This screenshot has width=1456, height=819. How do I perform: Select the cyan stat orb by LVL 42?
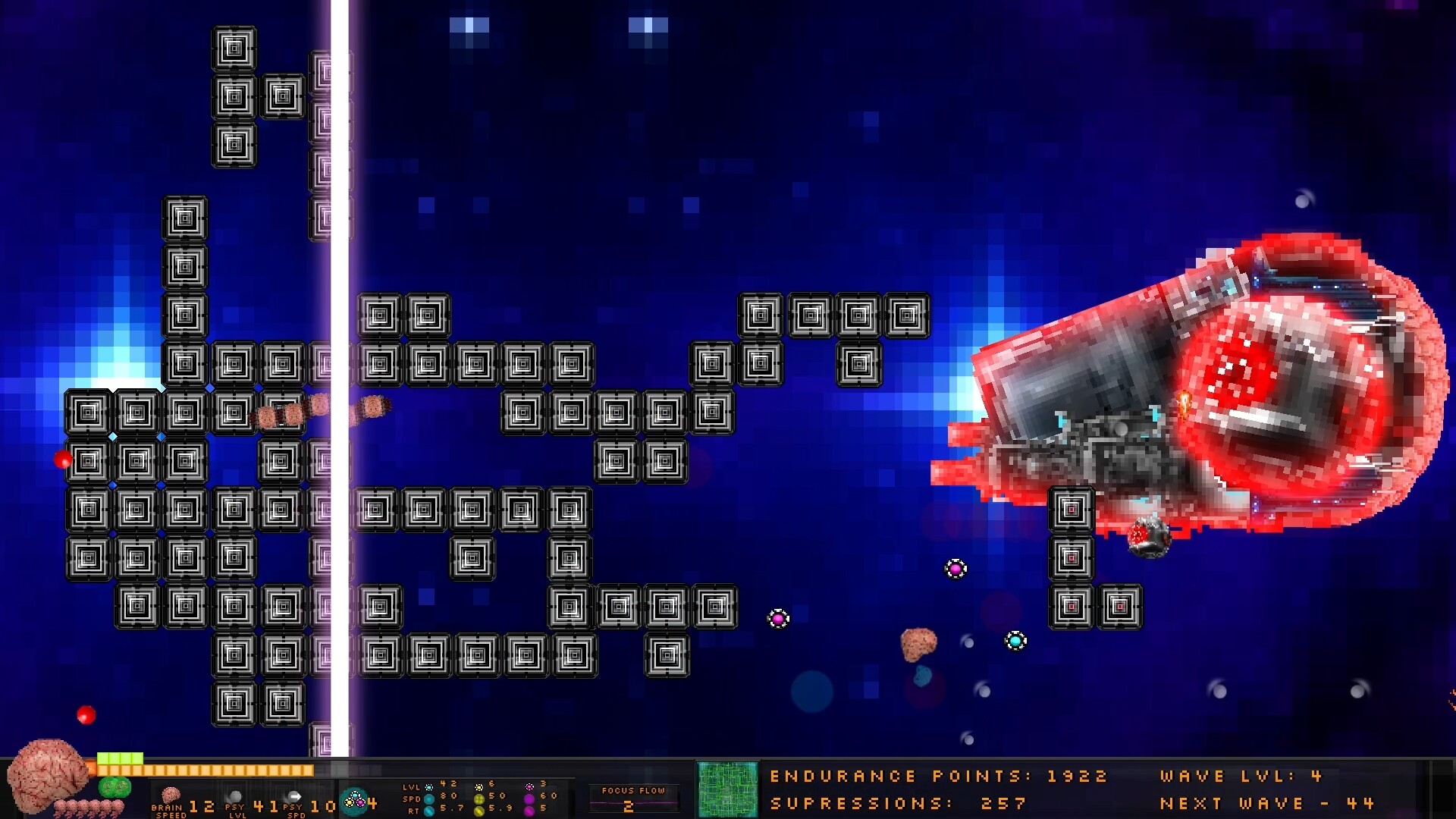click(x=428, y=788)
